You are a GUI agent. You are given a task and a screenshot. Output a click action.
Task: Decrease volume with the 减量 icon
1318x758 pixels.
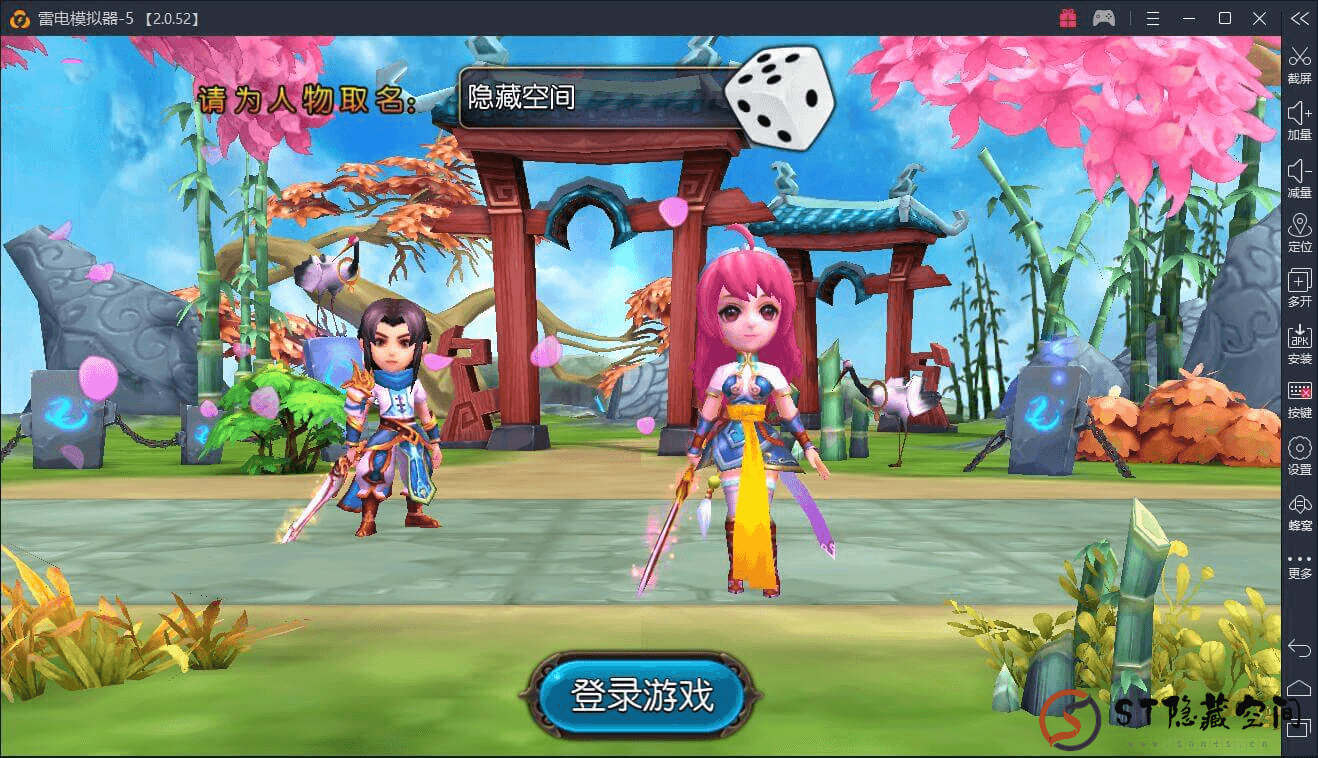(x=1299, y=177)
